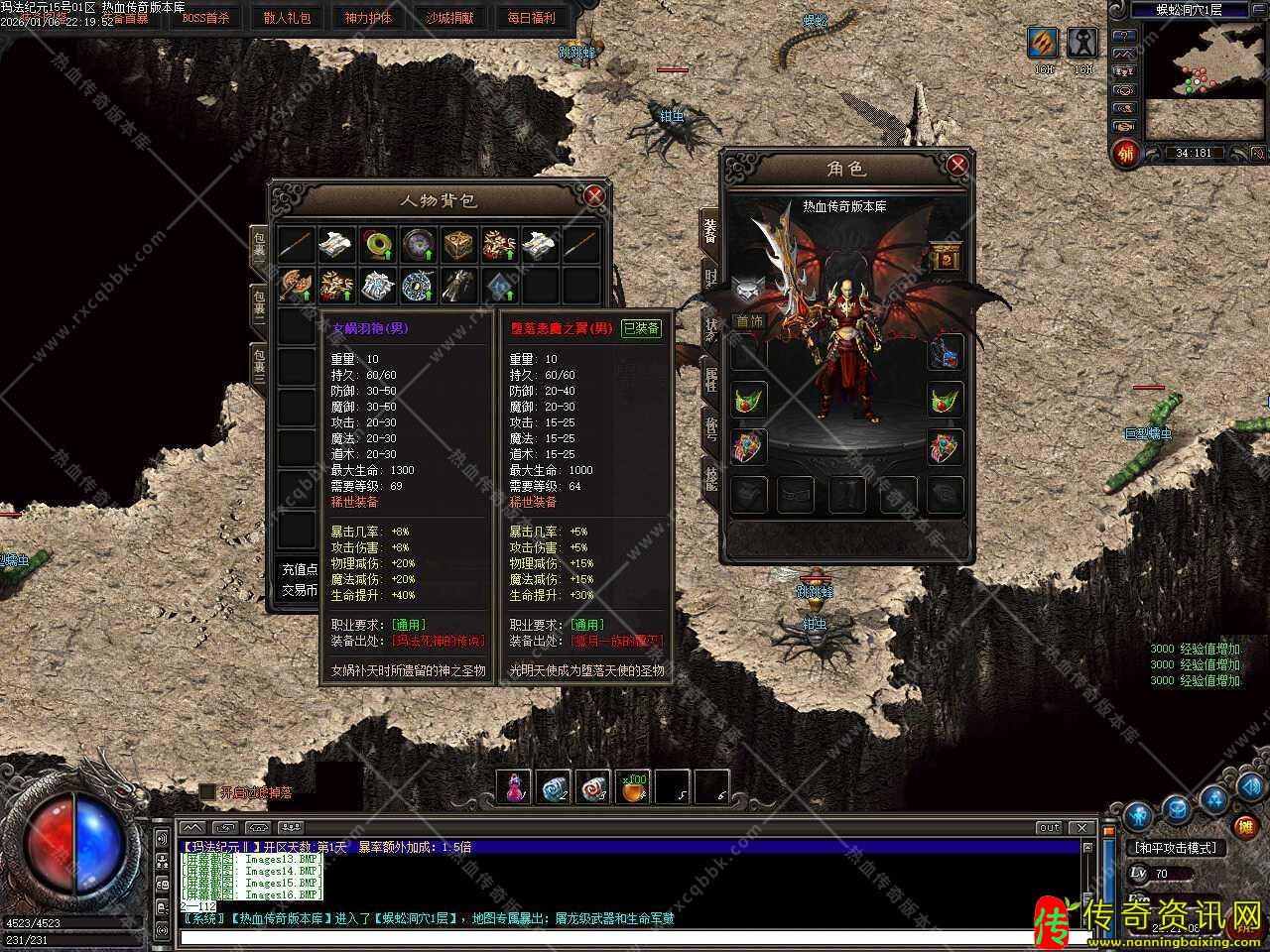Open the BOSS首杀 menu
Image resolution: width=1270 pixels, height=952 pixels.
[x=205, y=18]
